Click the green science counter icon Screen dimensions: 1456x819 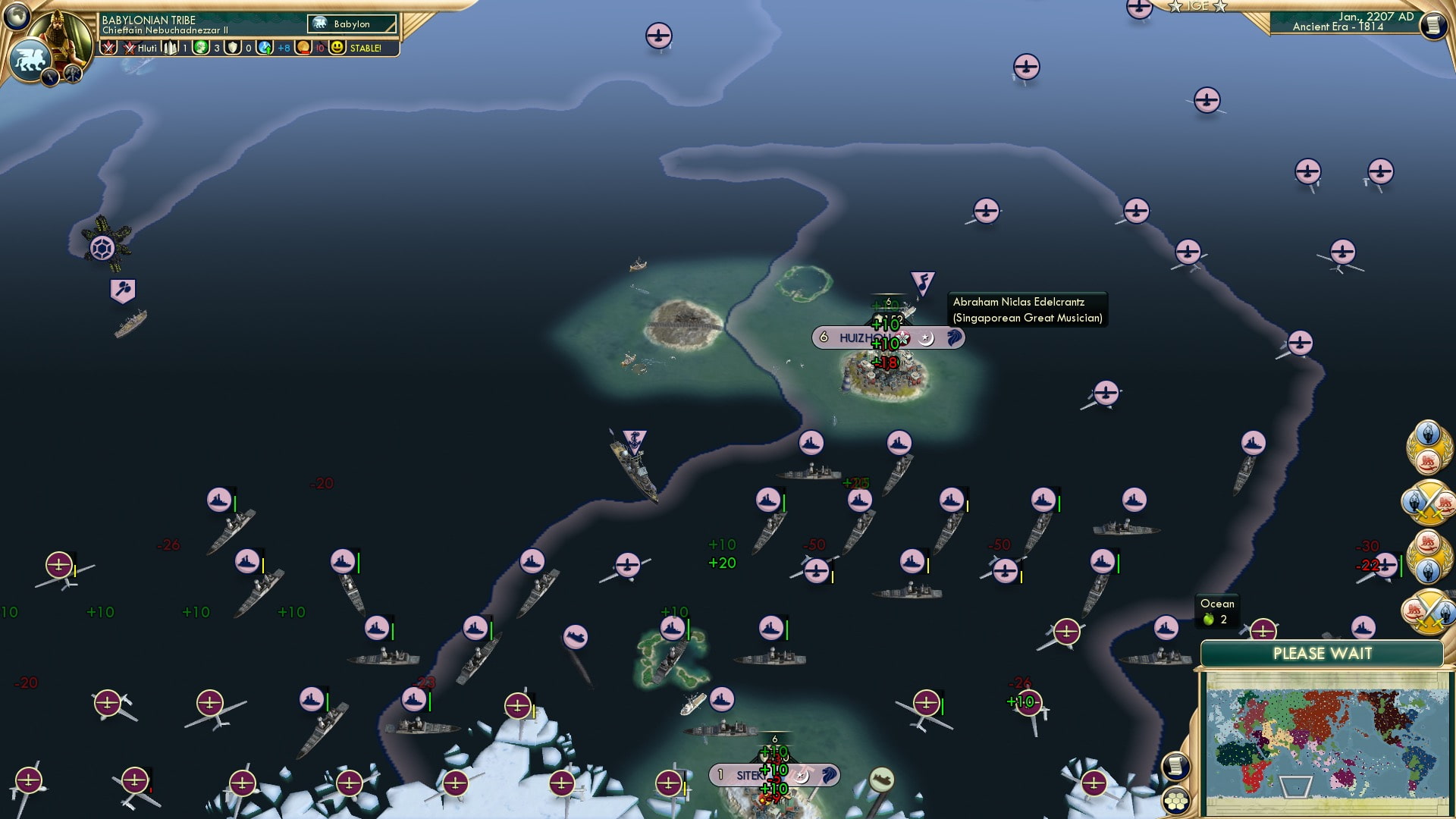click(202, 48)
